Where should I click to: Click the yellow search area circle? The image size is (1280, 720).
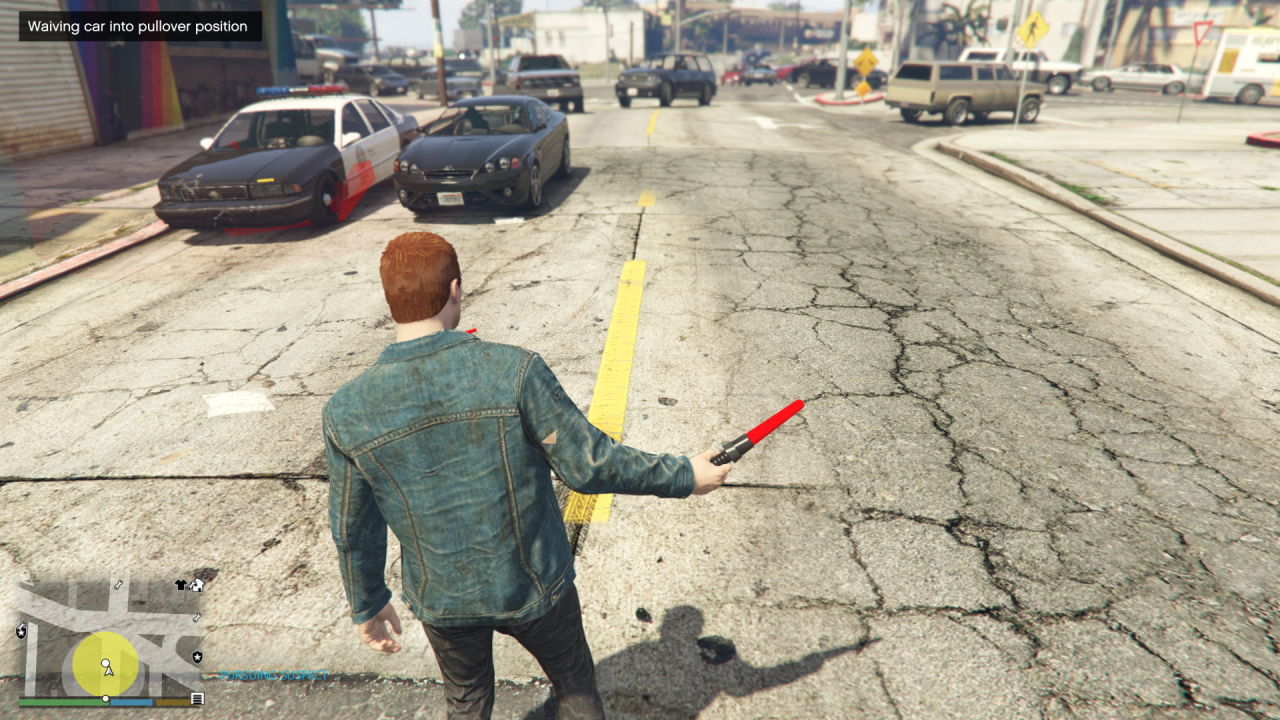pyautogui.click(x=93, y=653)
